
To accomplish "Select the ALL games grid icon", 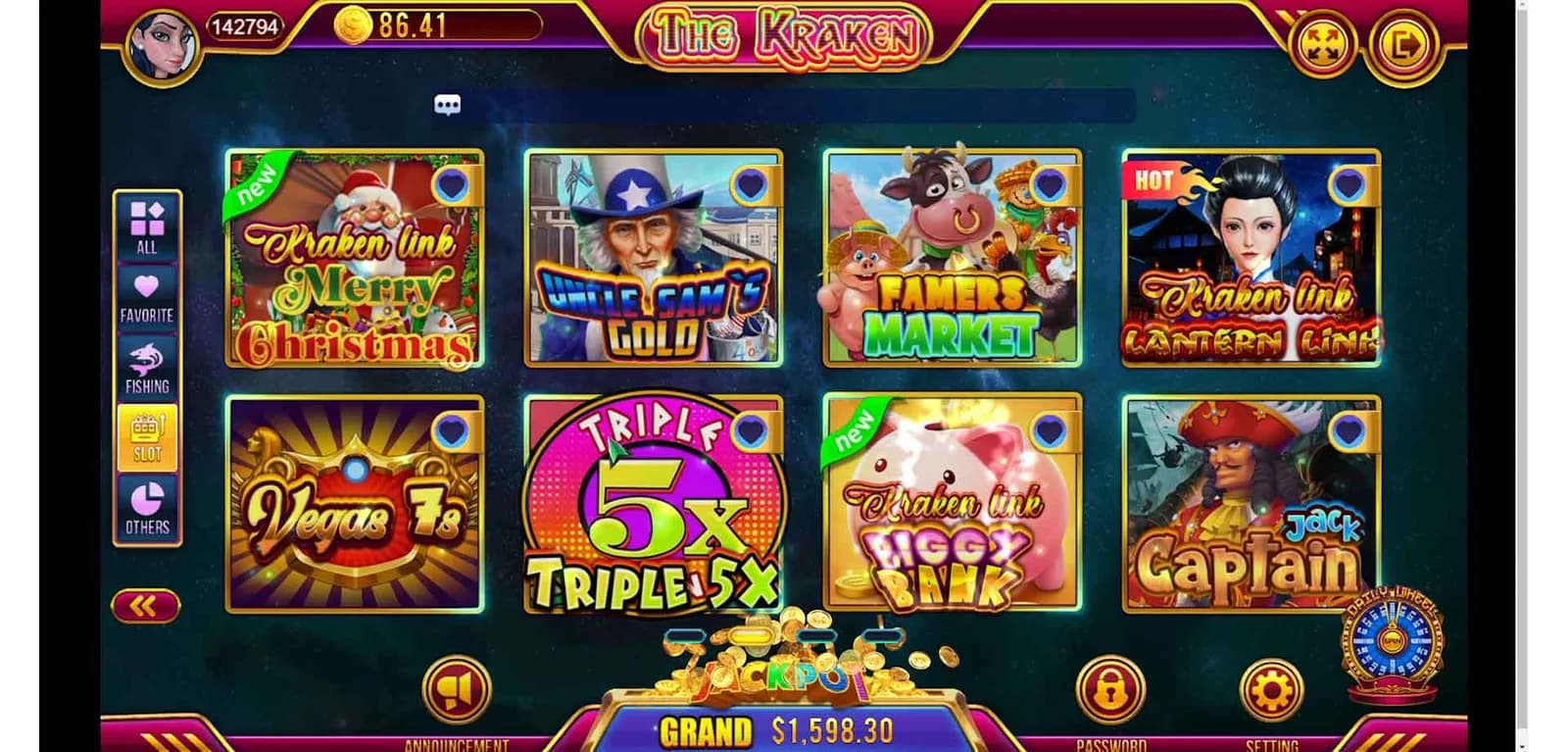I will click(x=145, y=218).
